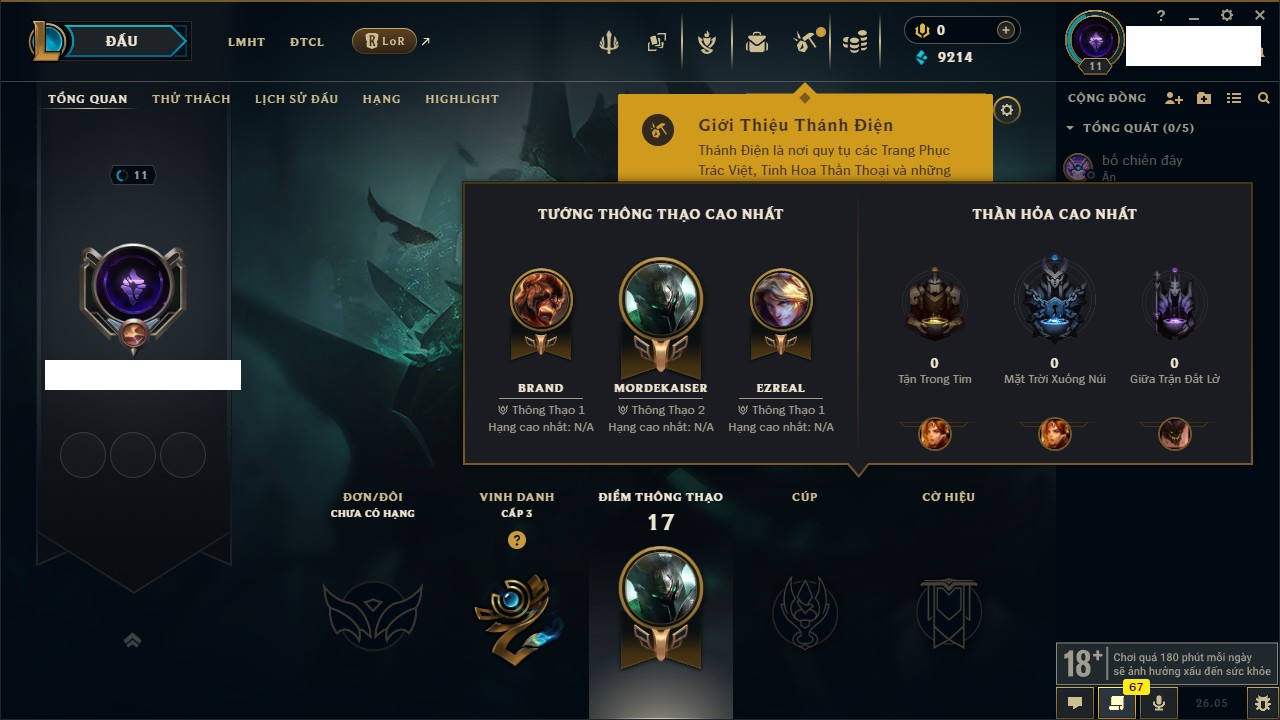
Task: Switch to the THỬ THÁCH tab
Action: pos(191,99)
